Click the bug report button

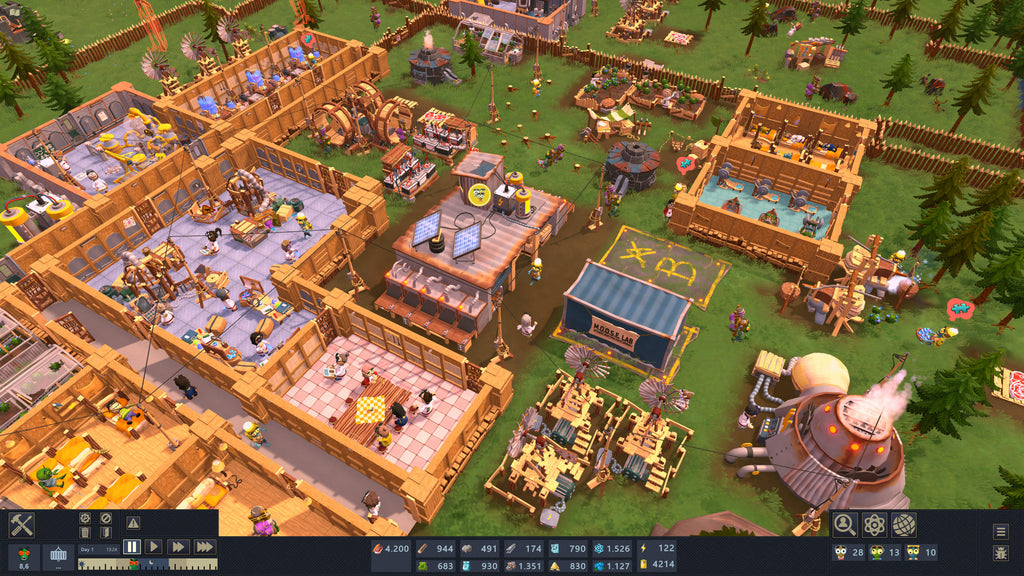click(x=1000, y=553)
